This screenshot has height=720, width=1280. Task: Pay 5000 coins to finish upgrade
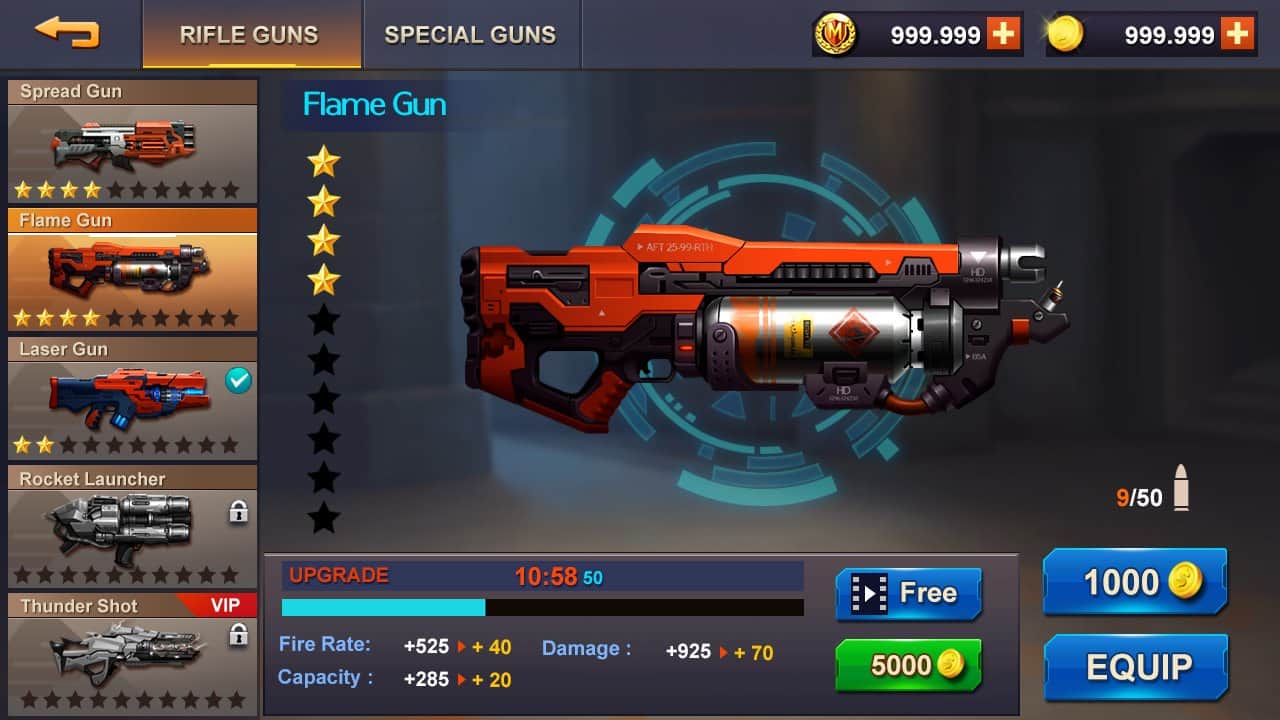tap(908, 666)
